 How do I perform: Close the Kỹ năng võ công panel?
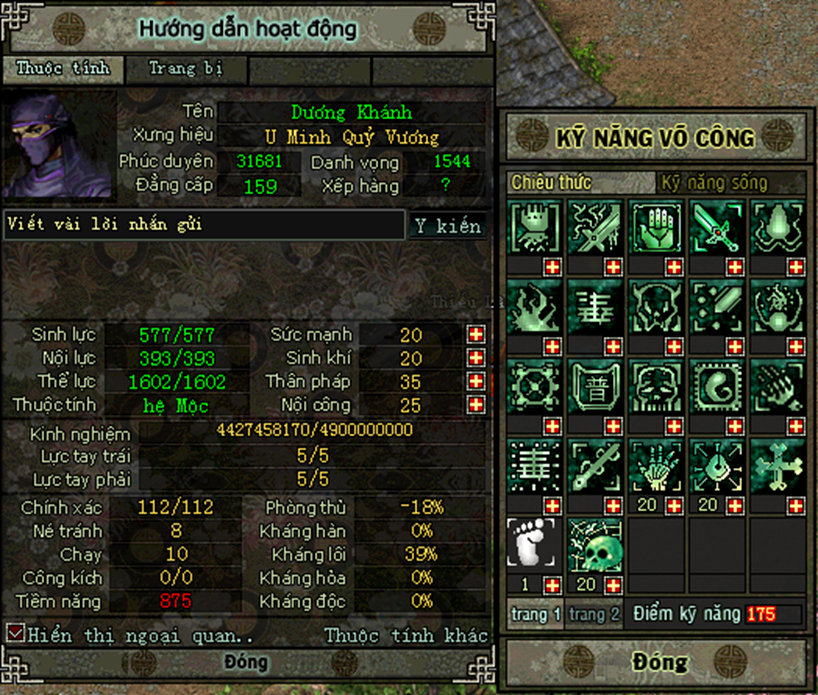(659, 662)
